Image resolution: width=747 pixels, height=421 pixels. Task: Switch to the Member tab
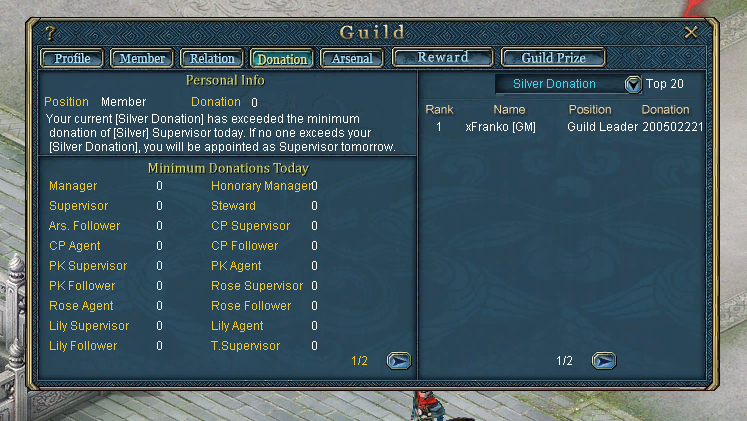click(x=142, y=59)
